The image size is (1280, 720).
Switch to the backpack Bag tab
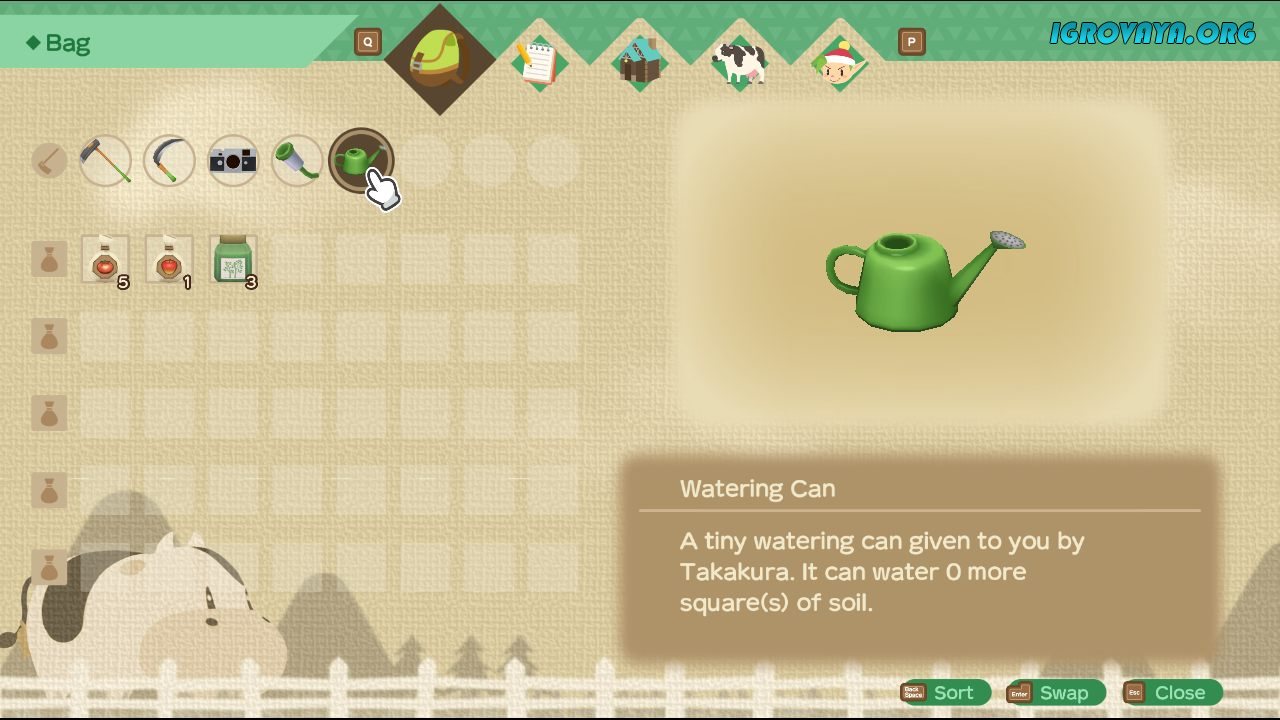click(x=439, y=58)
